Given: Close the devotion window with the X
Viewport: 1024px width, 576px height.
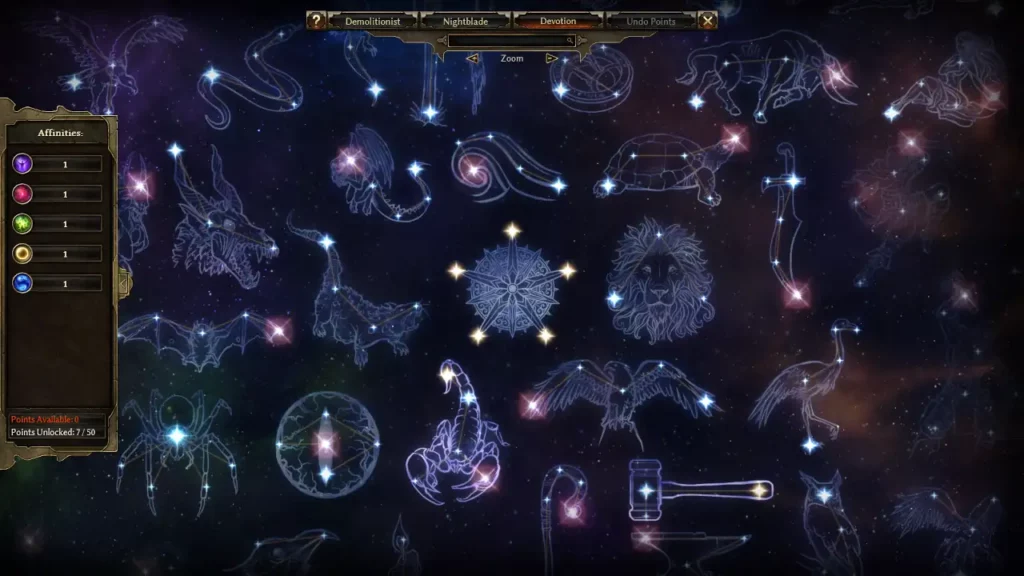Looking at the screenshot, I should (x=708, y=20).
